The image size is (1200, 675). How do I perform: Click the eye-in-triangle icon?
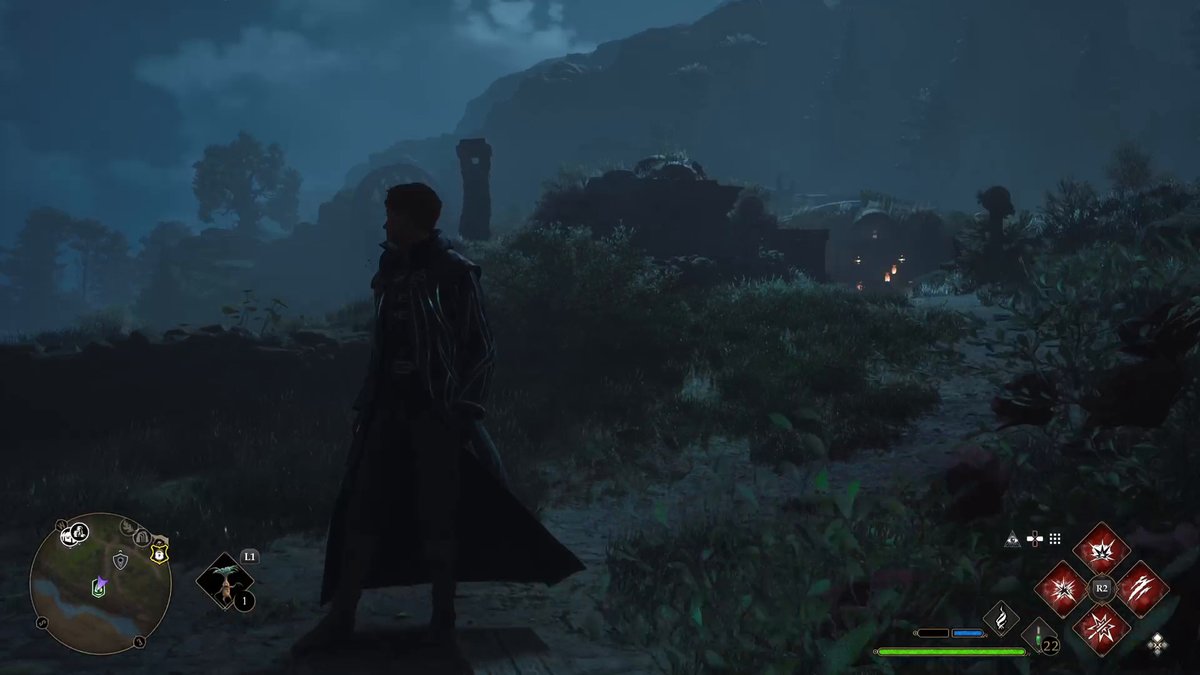[1013, 539]
